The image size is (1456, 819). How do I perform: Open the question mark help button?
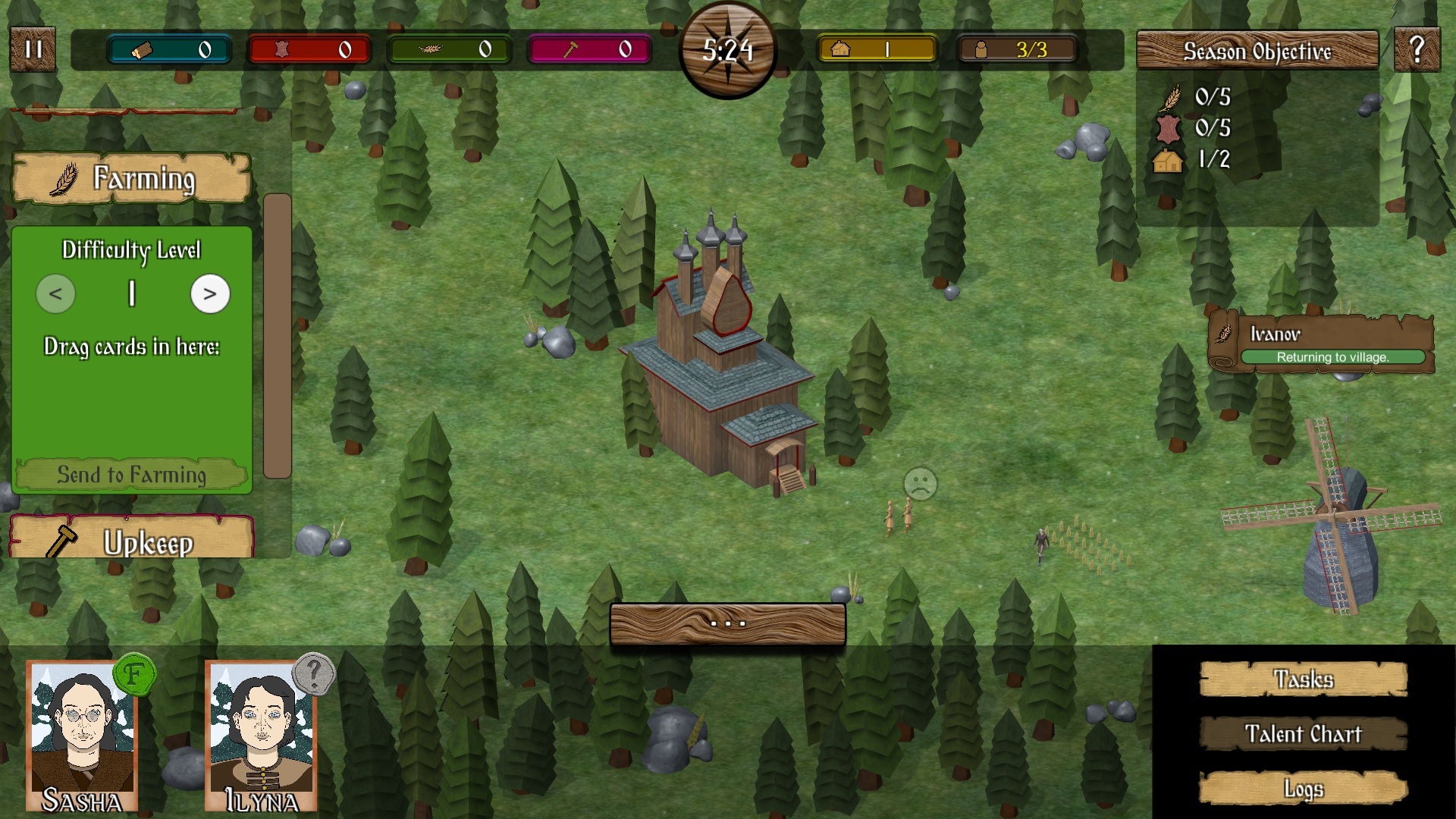click(1417, 50)
